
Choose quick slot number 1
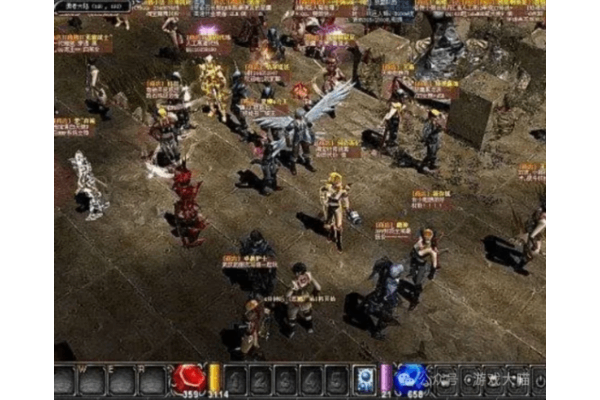236,380
